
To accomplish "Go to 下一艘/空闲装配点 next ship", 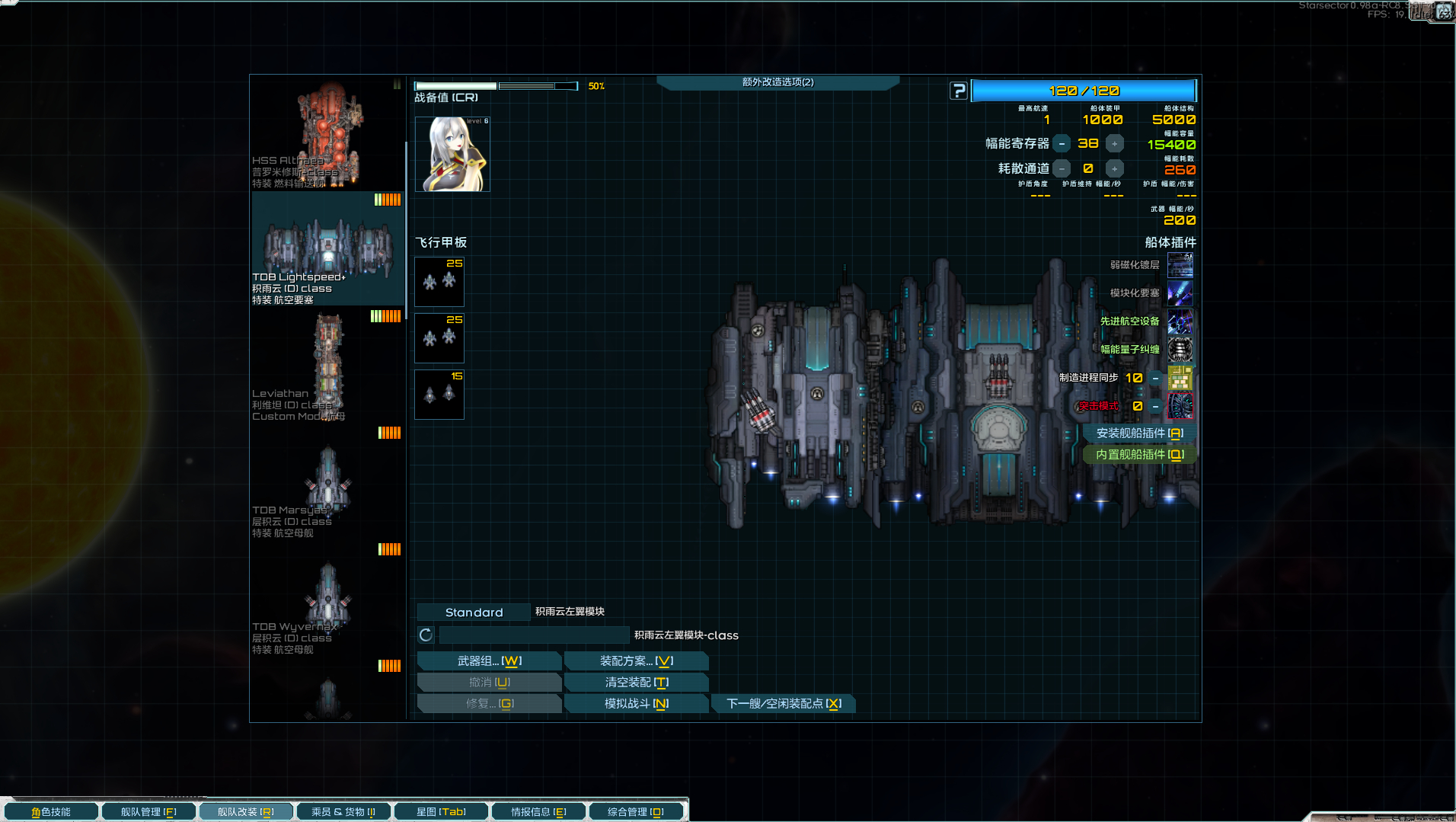I will point(783,704).
